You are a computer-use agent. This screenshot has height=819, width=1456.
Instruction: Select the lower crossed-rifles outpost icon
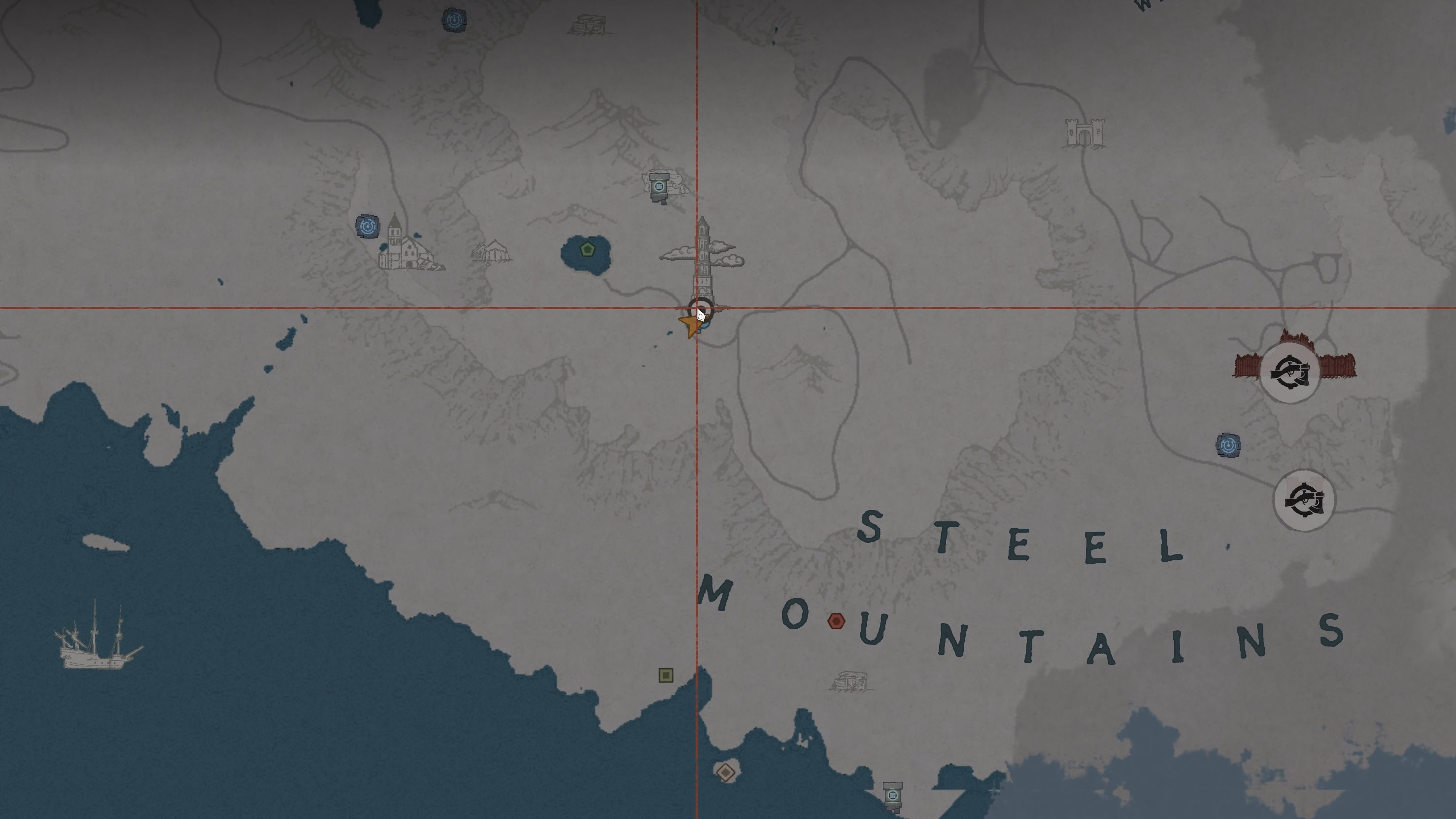tap(1305, 500)
